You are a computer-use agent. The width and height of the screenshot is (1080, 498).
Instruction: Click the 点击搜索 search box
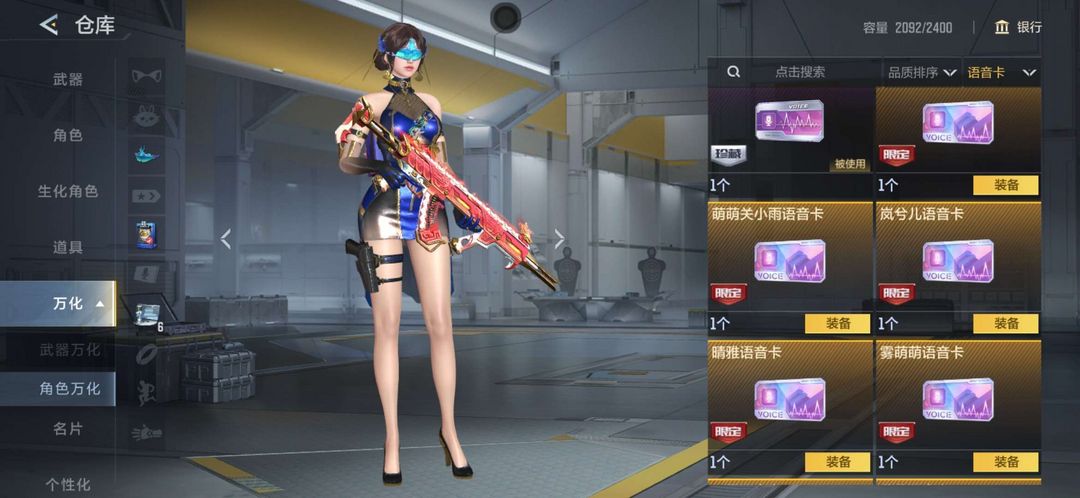[799, 72]
